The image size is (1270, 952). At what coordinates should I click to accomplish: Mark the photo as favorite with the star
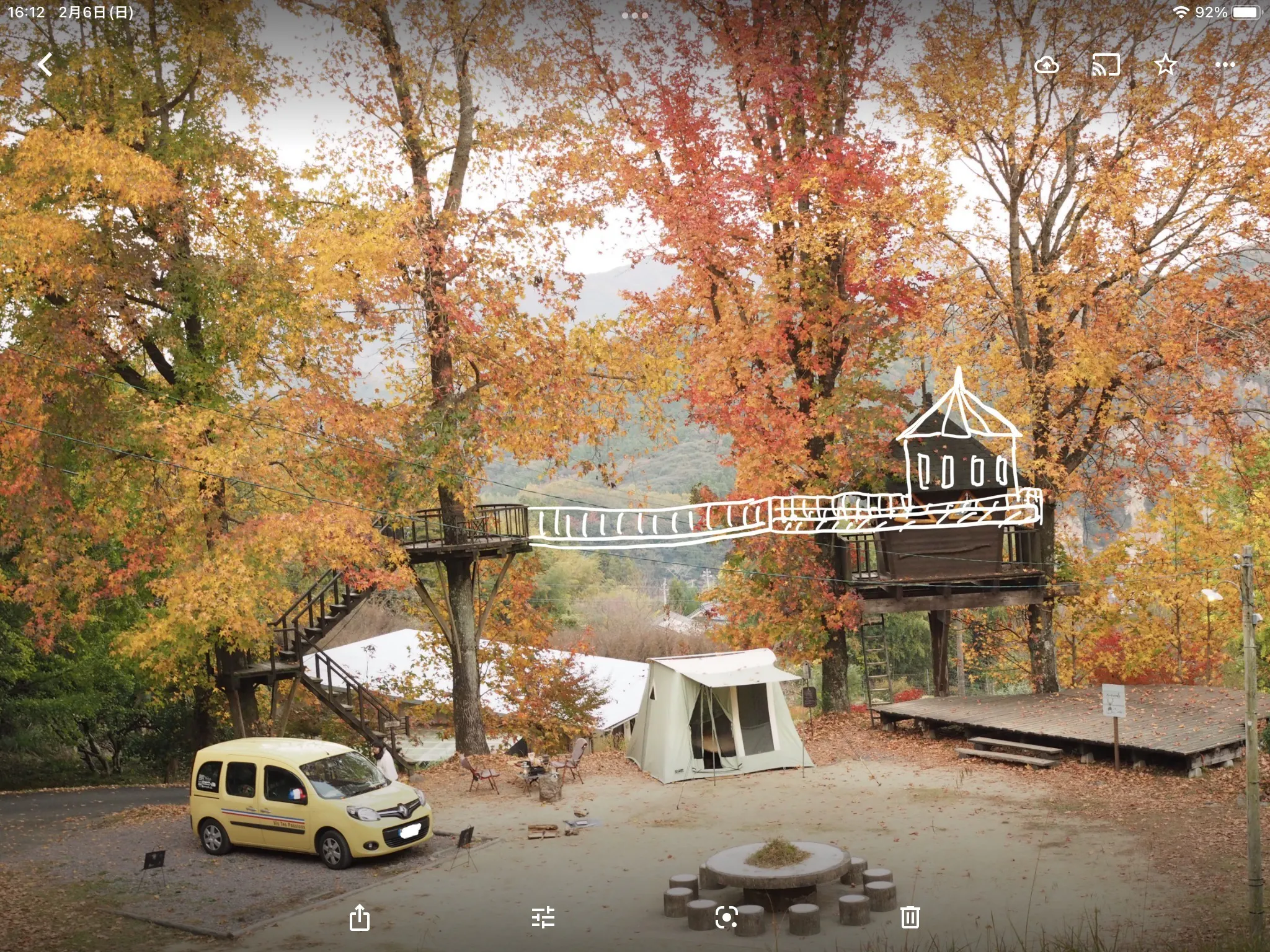click(x=1166, y=64)
